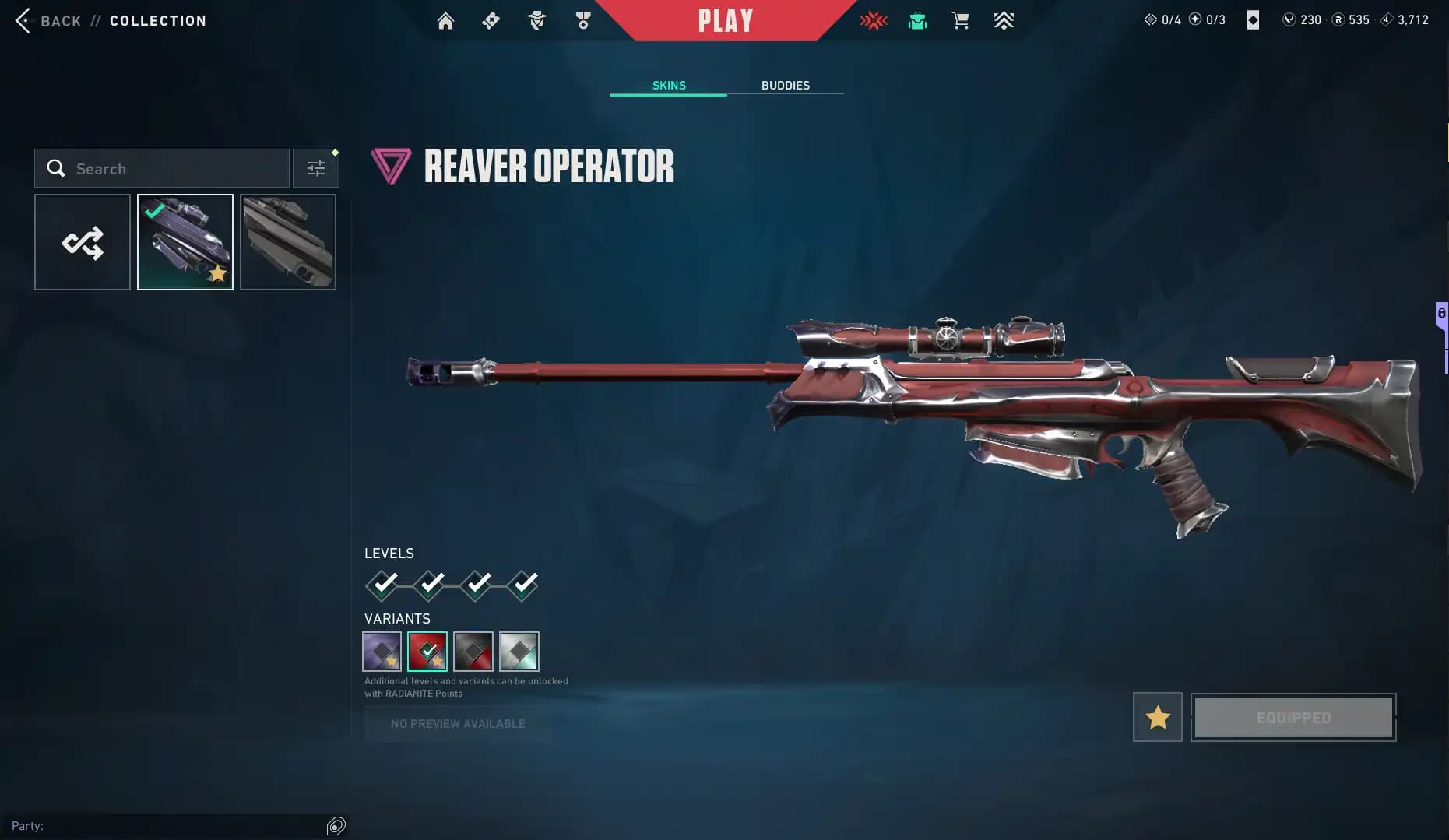This screenshot has height=840, width=1449.
Task: Toggle the favorite star for Reaver Operator
Action: [x=1157, y=717]
